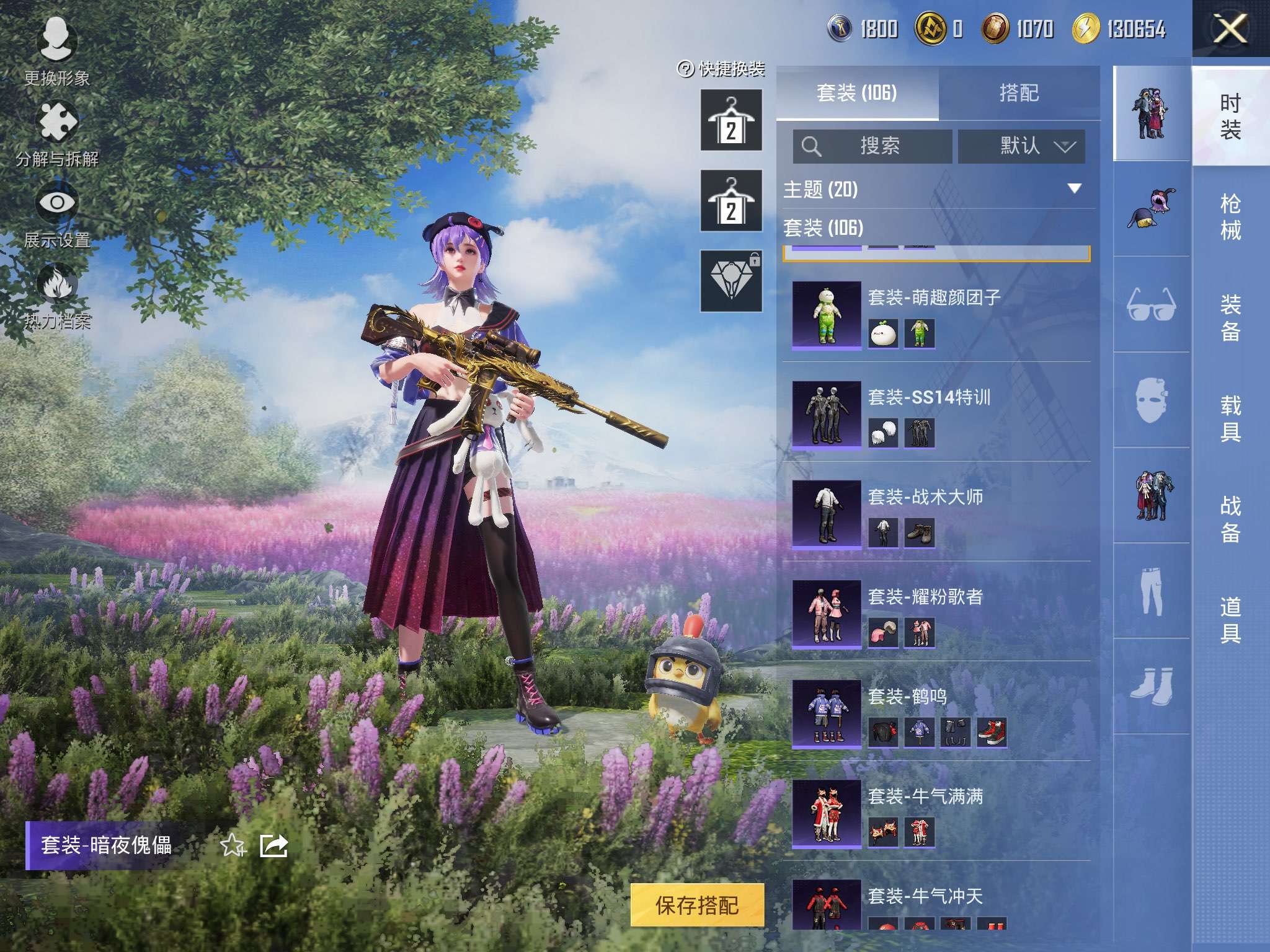Viewport: 1270px width, 952px height.
Task: Click the 搜索 search box
Action: point(872,146)
